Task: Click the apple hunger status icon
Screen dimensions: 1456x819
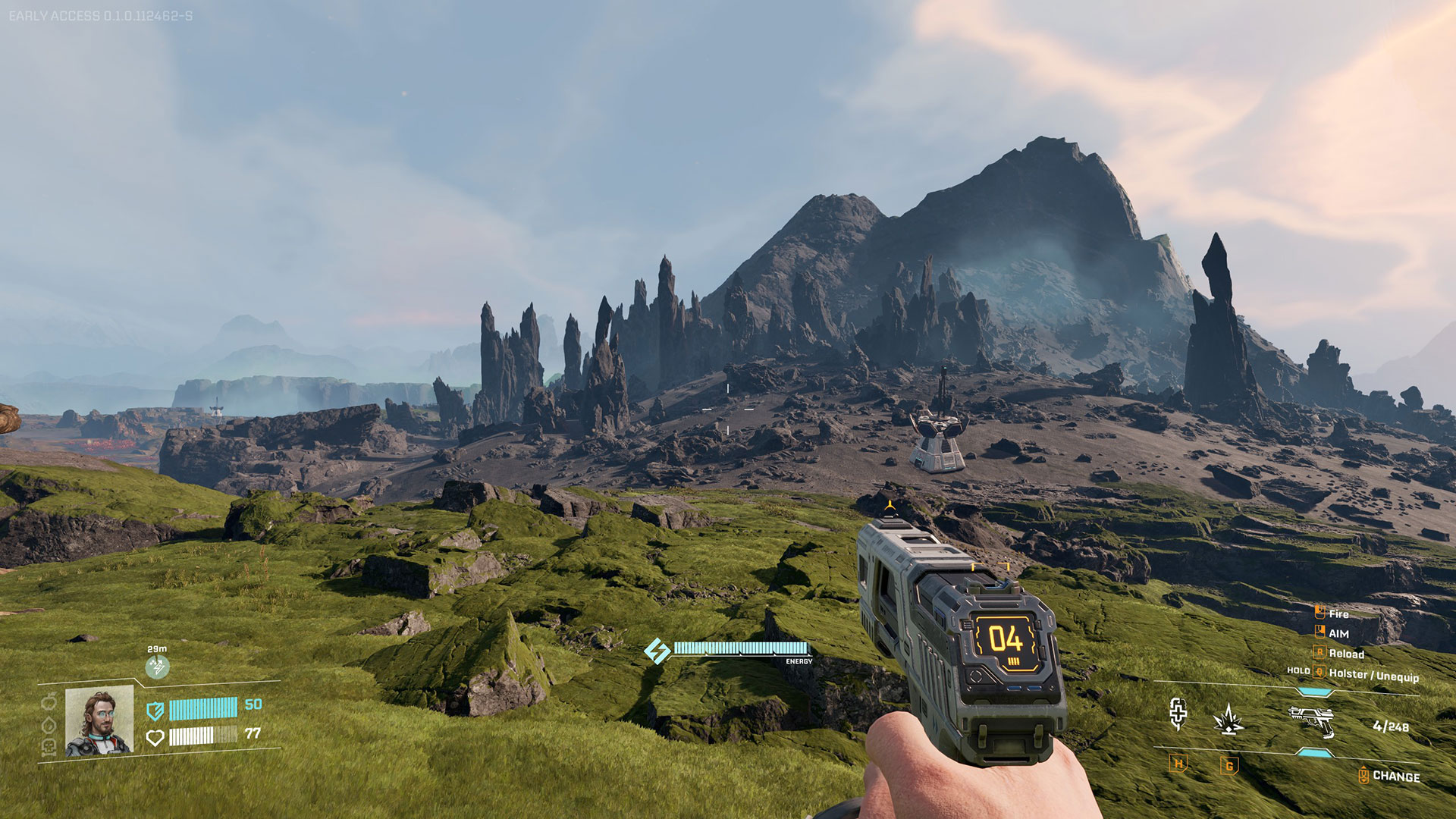Action: click(x=49, y=701)
